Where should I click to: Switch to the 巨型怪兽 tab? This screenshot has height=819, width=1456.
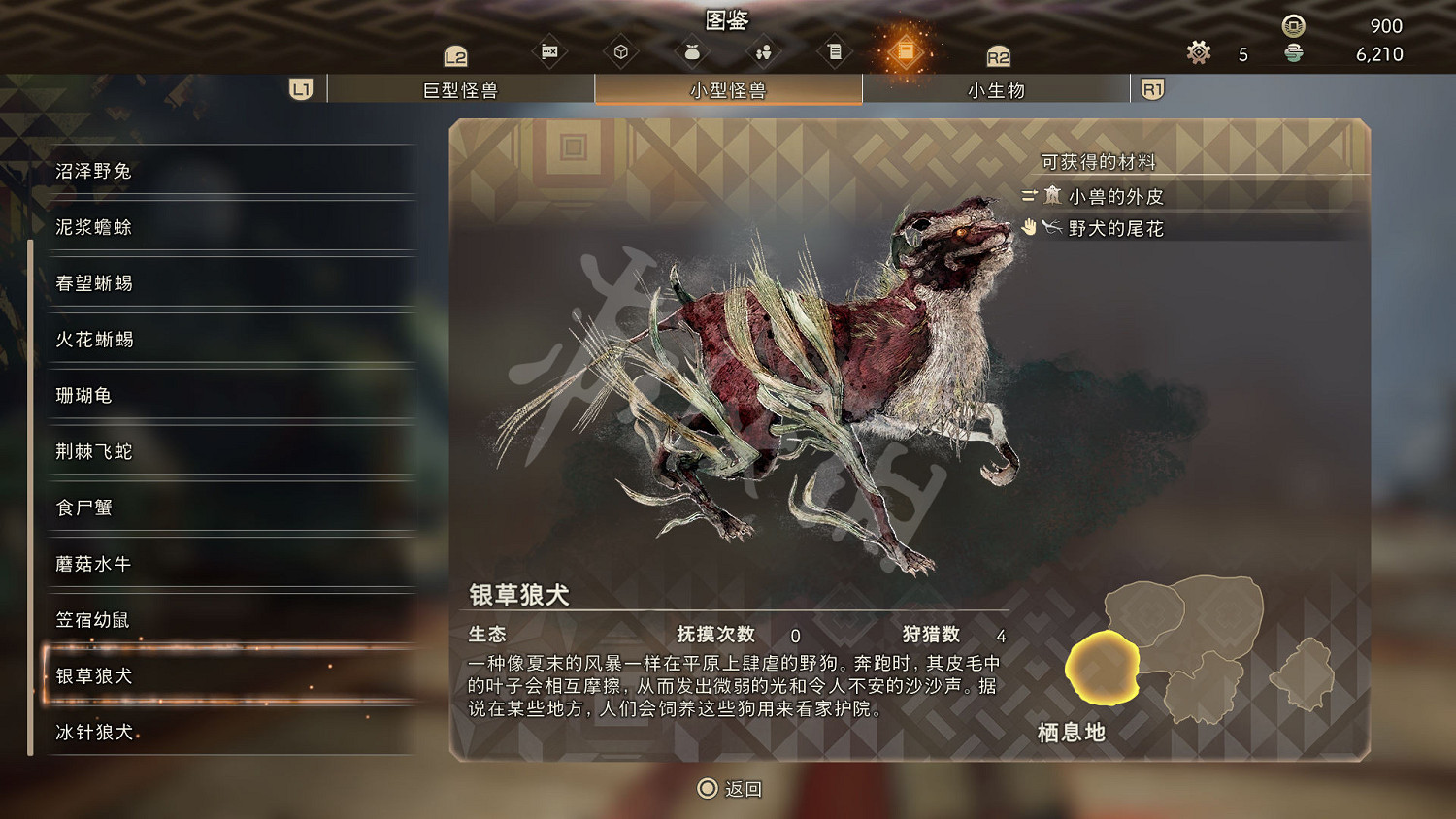point(462,88)
